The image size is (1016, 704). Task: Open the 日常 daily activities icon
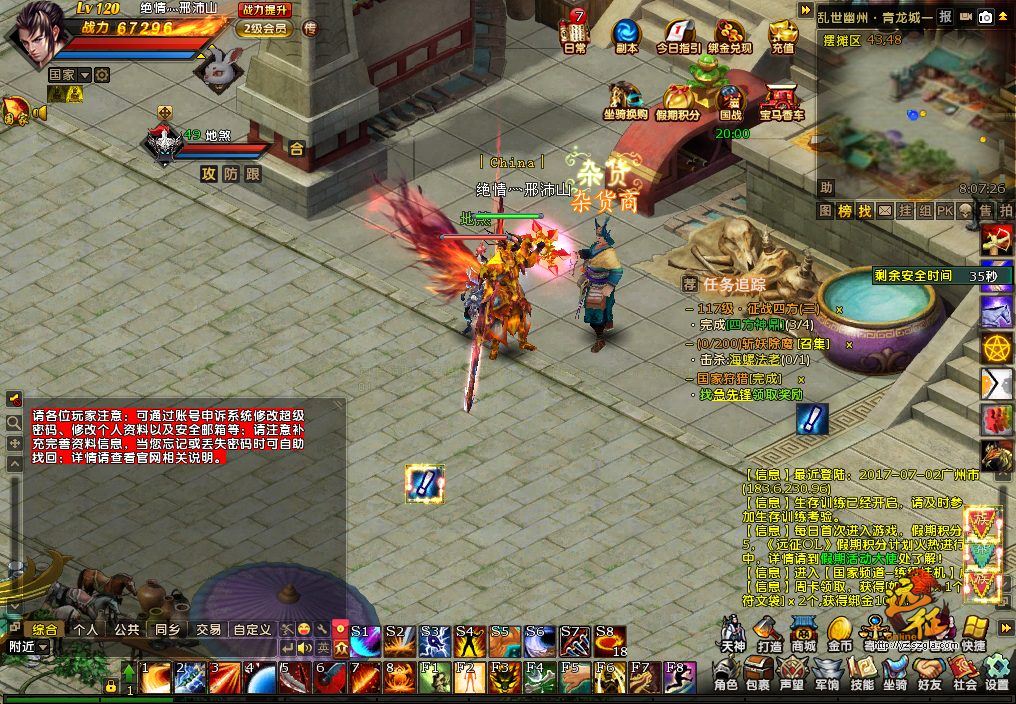[x=575, y=32]
